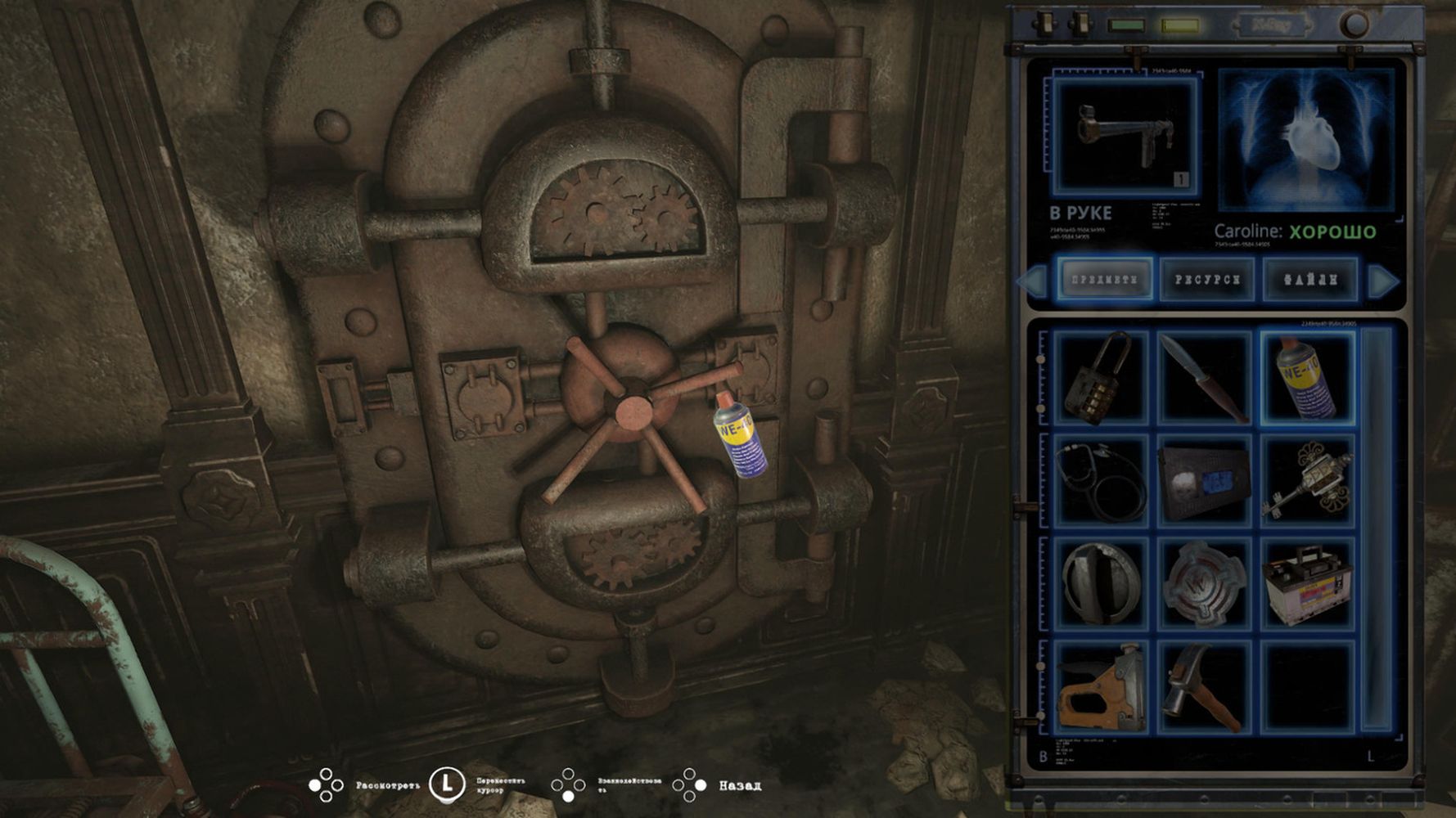This screenshot has height=818, width=1456.
Task: Switch to the Предметы tab
Action: coord(1104,280)
